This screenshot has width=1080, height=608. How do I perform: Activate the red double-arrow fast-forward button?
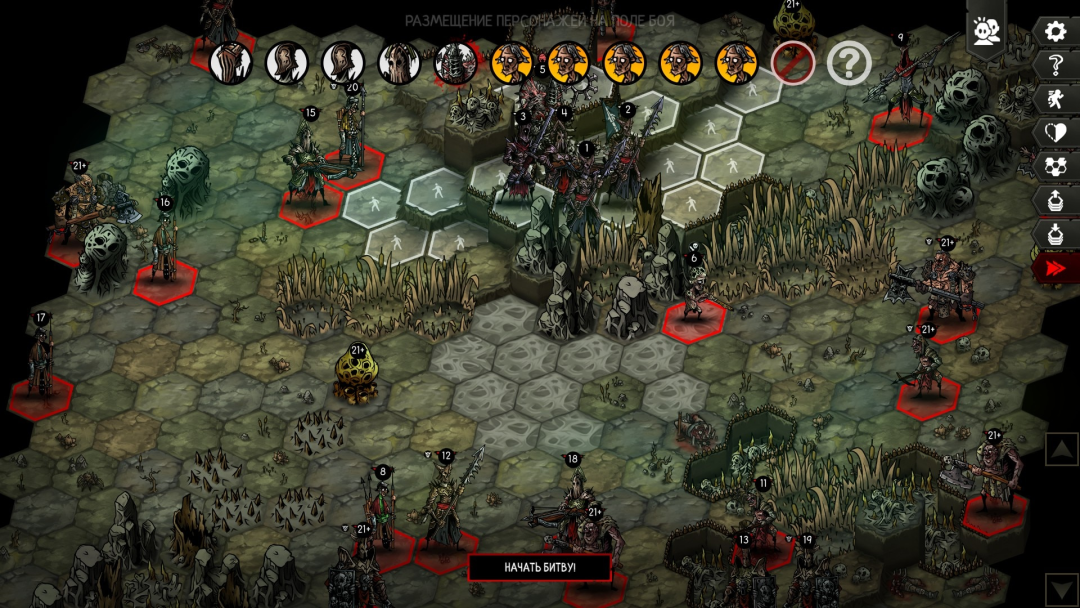(x=1055, y=268)
